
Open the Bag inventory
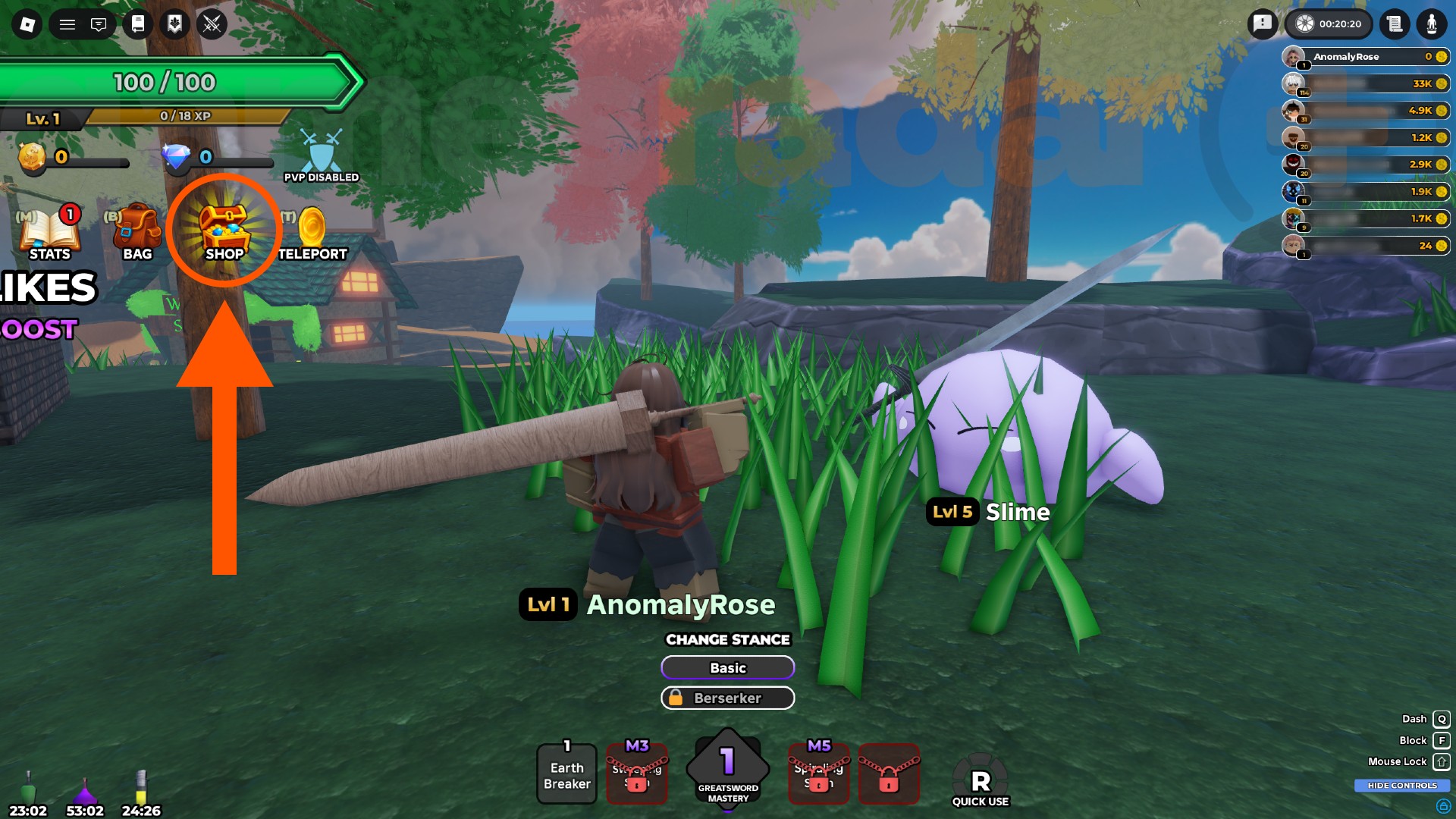137,227
